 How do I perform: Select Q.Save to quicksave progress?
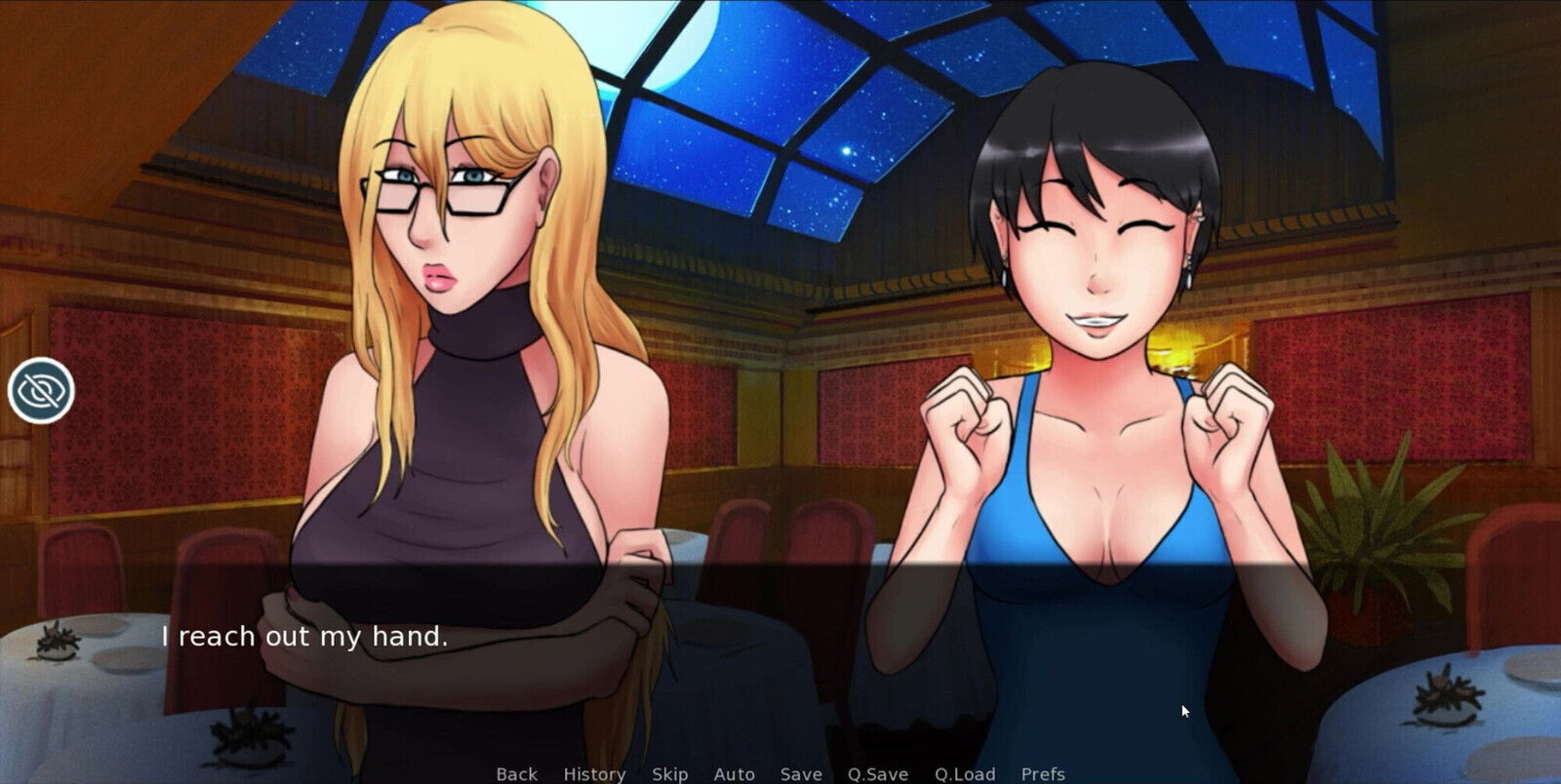pos(877,773)
